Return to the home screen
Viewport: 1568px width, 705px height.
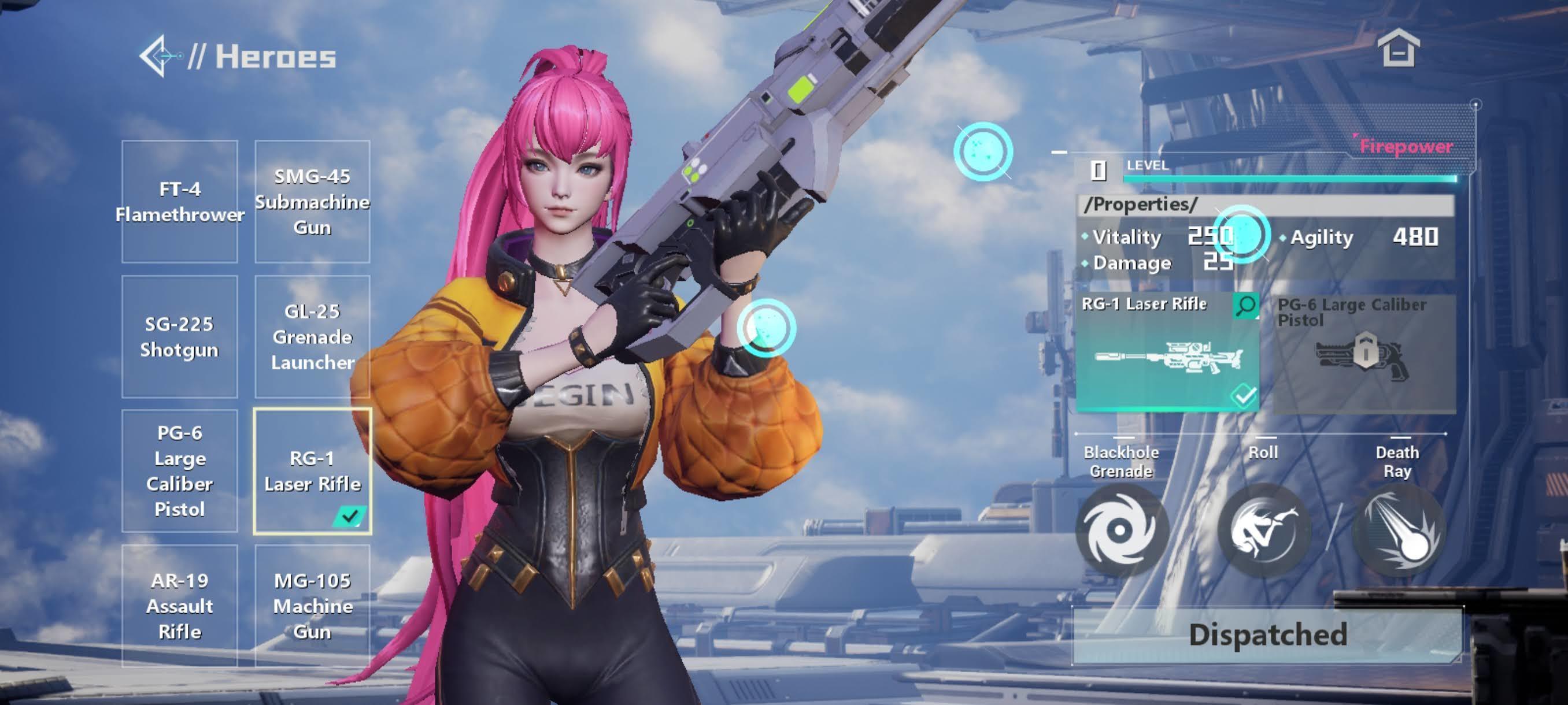1398,48
